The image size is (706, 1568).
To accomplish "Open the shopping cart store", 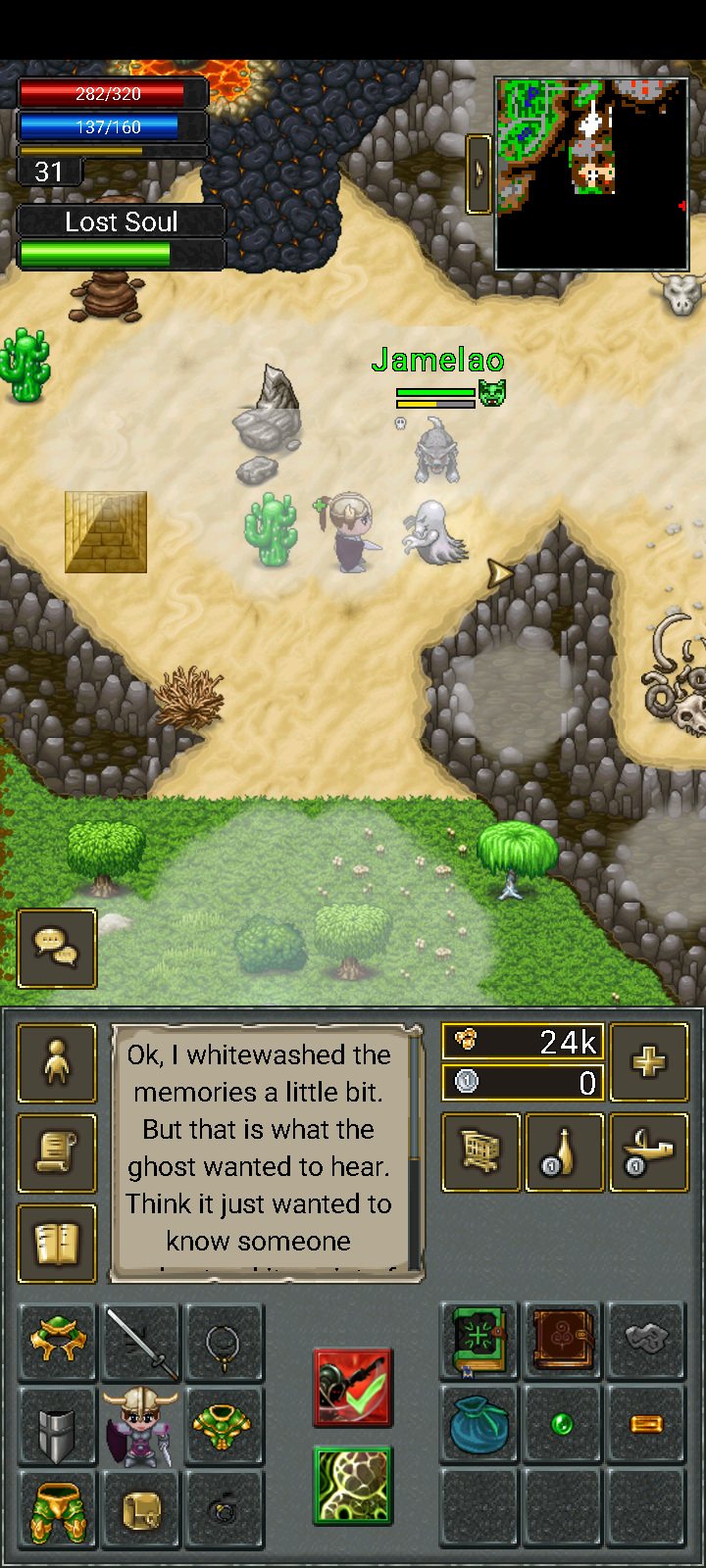I will point(480,1152).
